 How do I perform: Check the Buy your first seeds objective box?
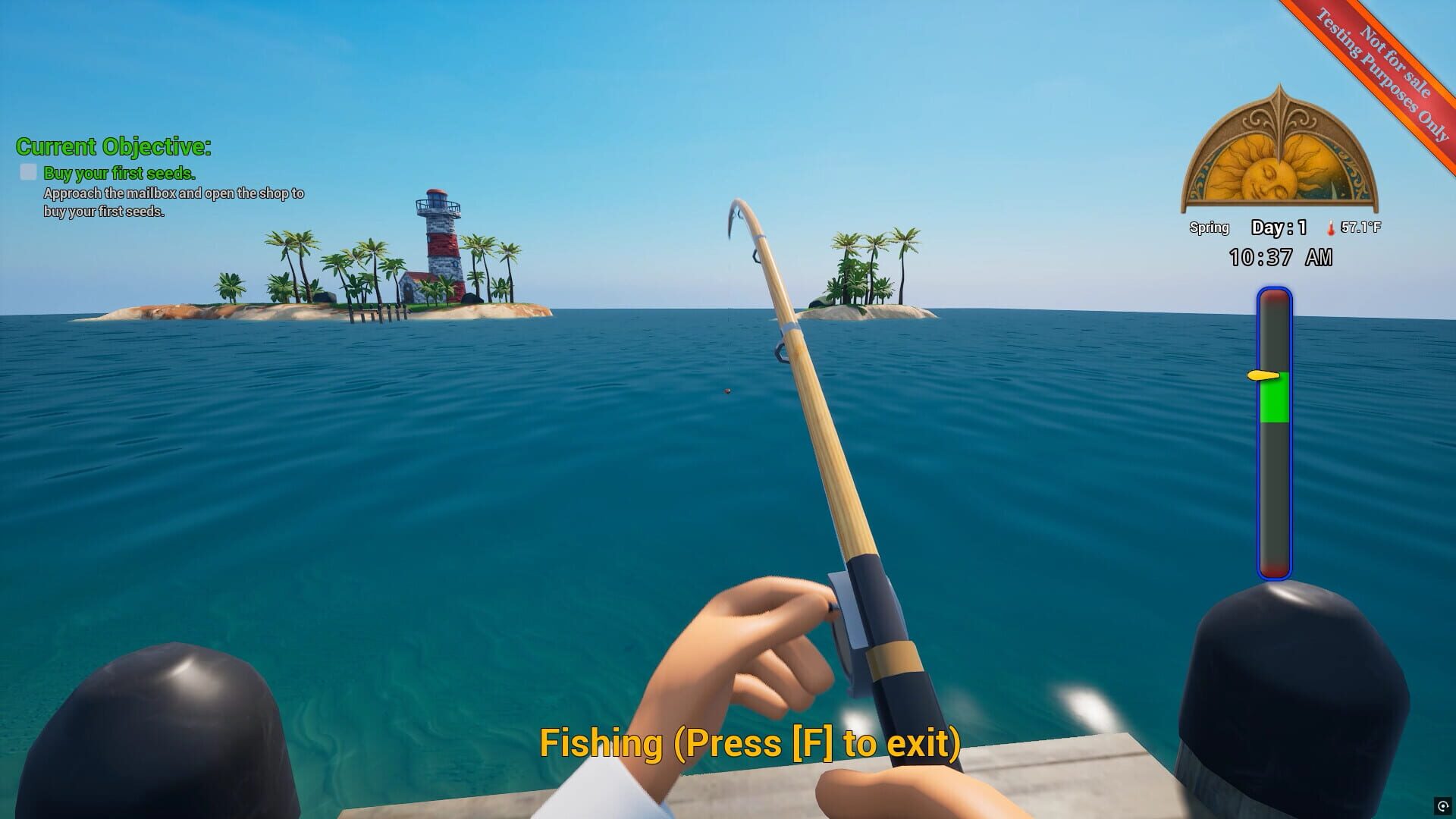point(27,173)
